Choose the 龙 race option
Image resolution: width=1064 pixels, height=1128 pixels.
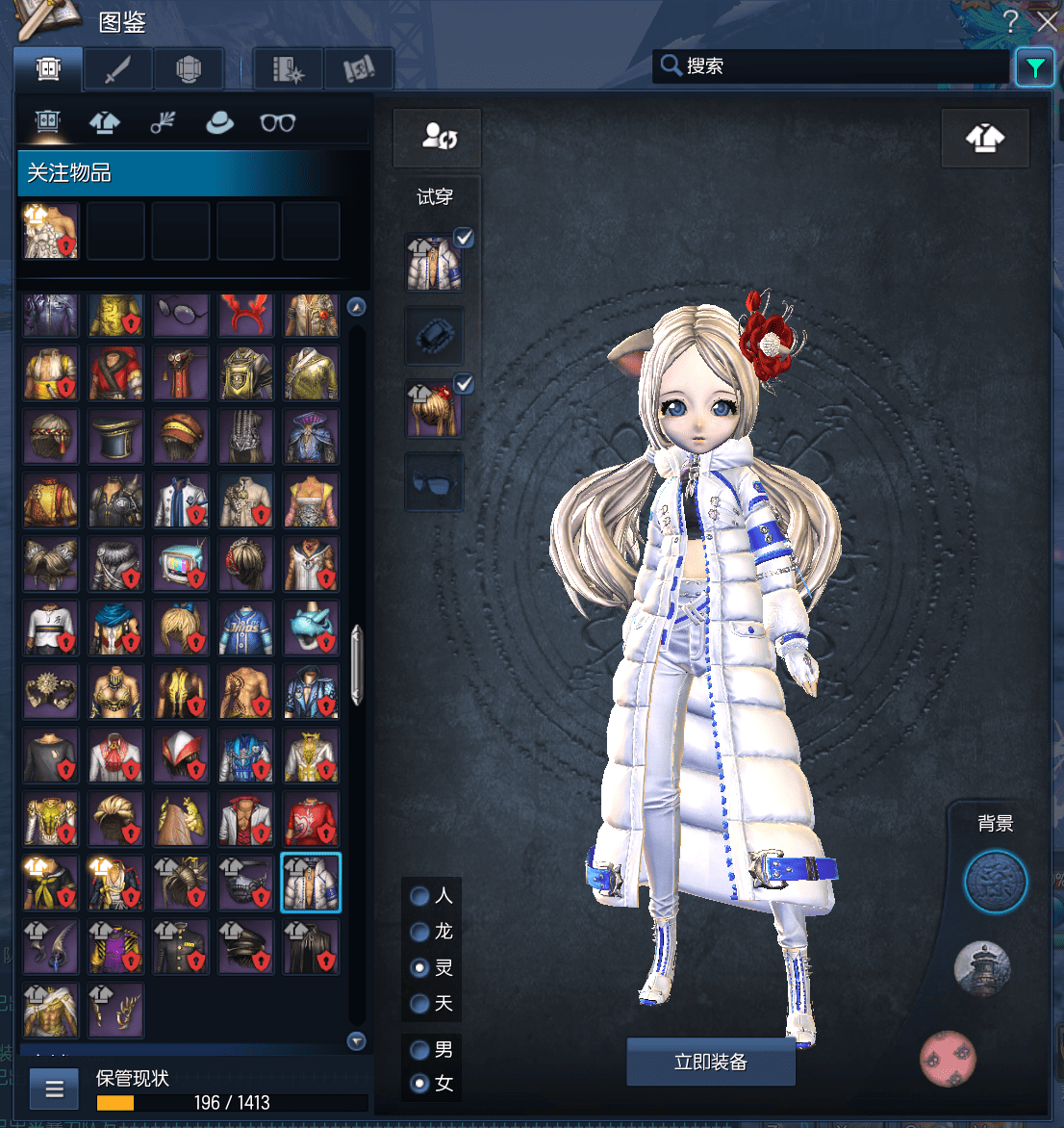point(420,932)
